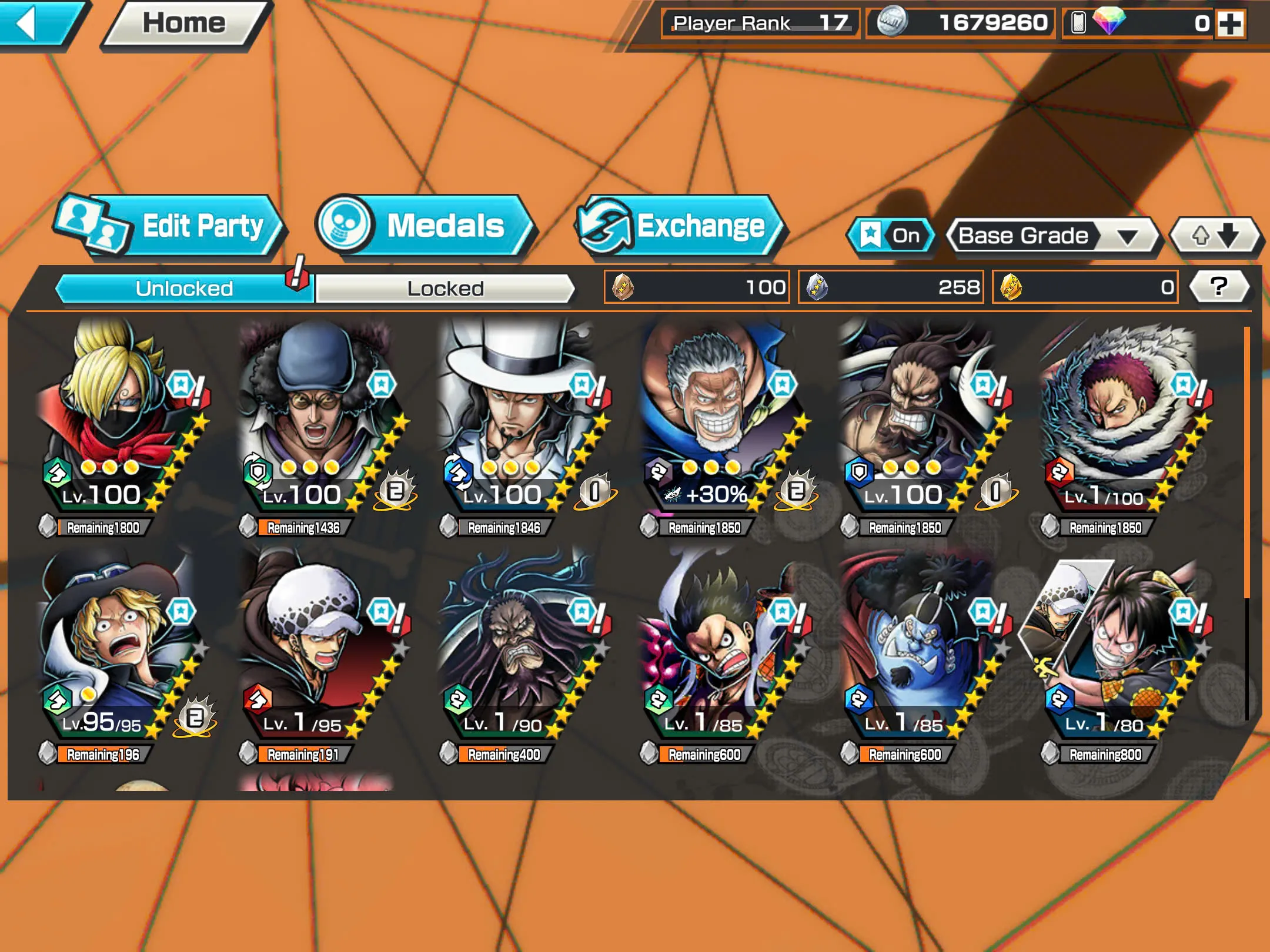Toggle the blue star badge on Aokiji's card
1270x952 pixels.
click(x=382, y=385)
